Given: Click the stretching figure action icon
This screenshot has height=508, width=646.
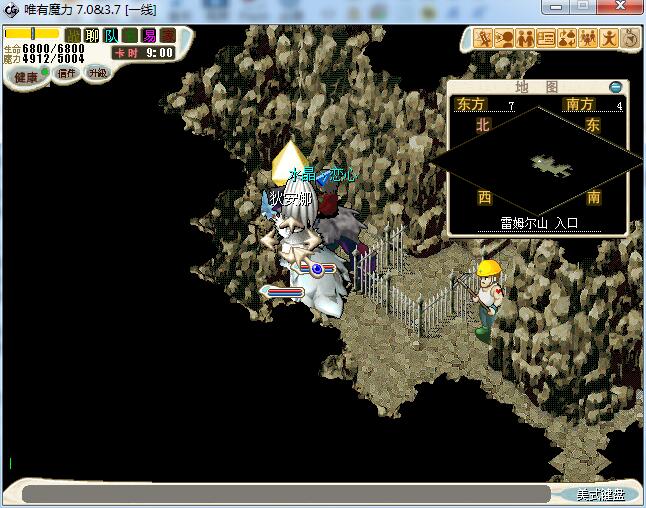Looking at the screenshot, I should click(609, 38).
